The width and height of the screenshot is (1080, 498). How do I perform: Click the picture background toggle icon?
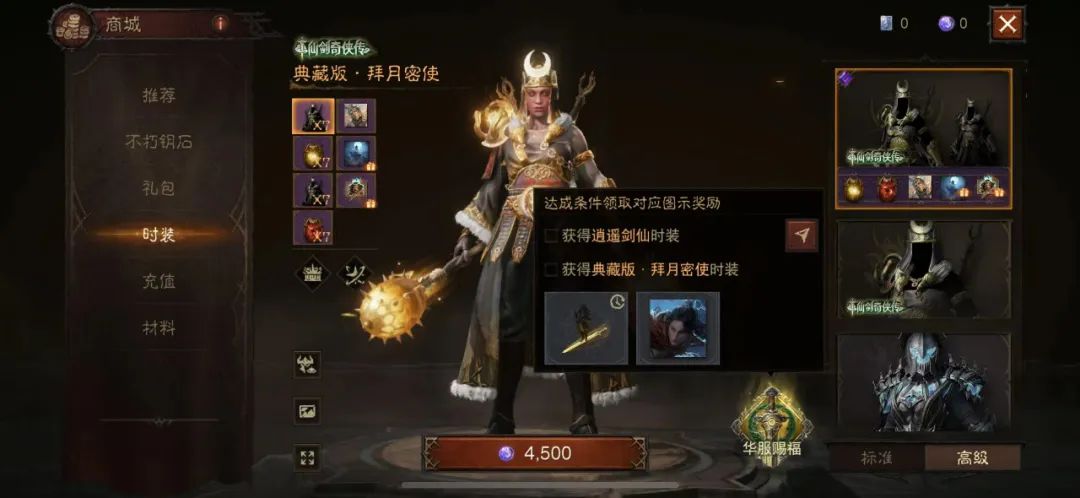point(307,411)
